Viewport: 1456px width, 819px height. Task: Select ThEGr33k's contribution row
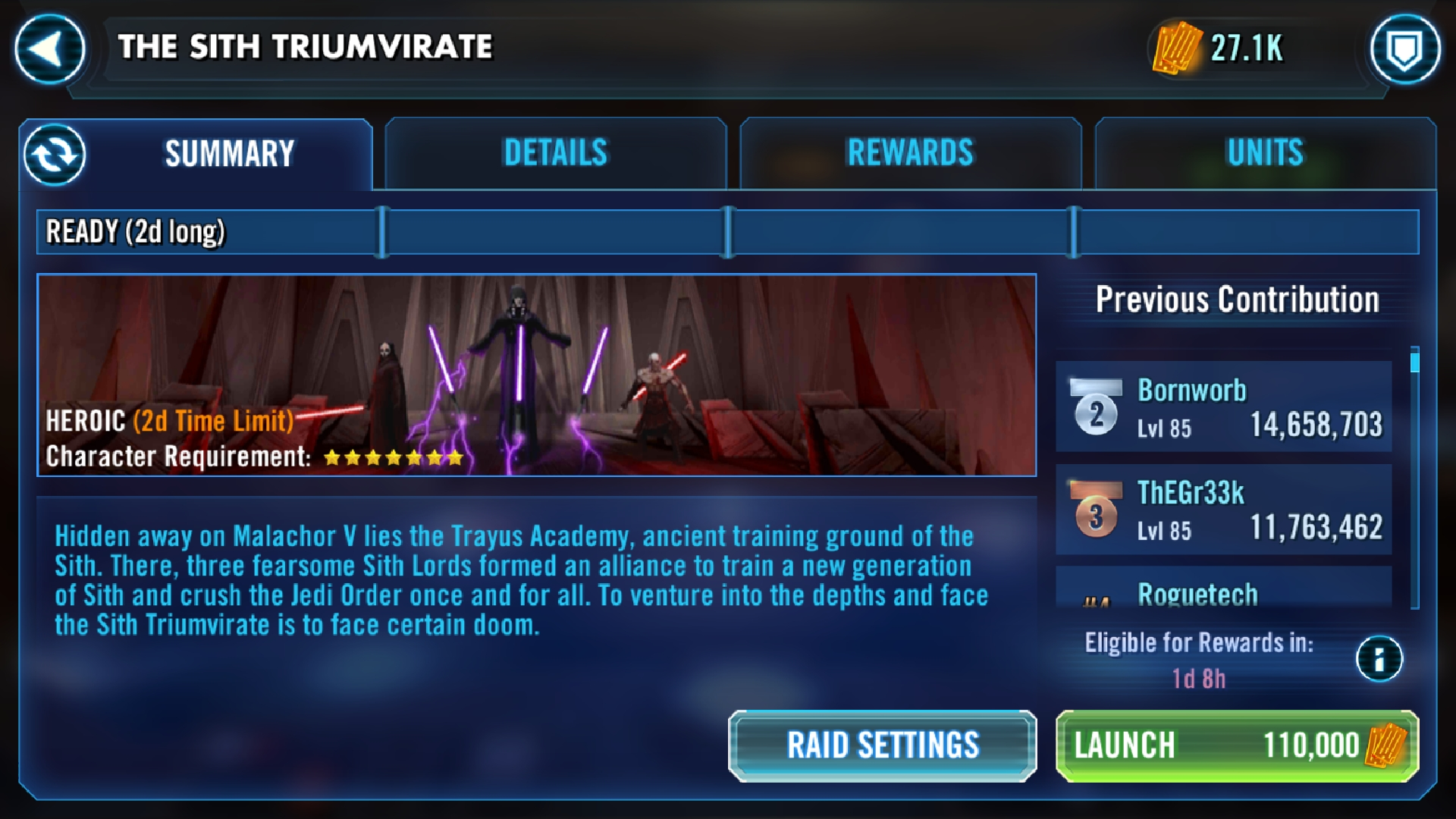pos(1224,510)
